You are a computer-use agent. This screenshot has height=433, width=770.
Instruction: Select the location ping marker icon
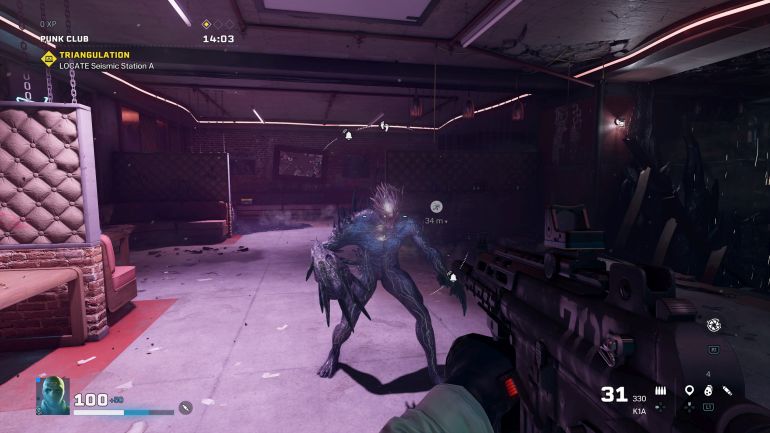tap(689, 390)
